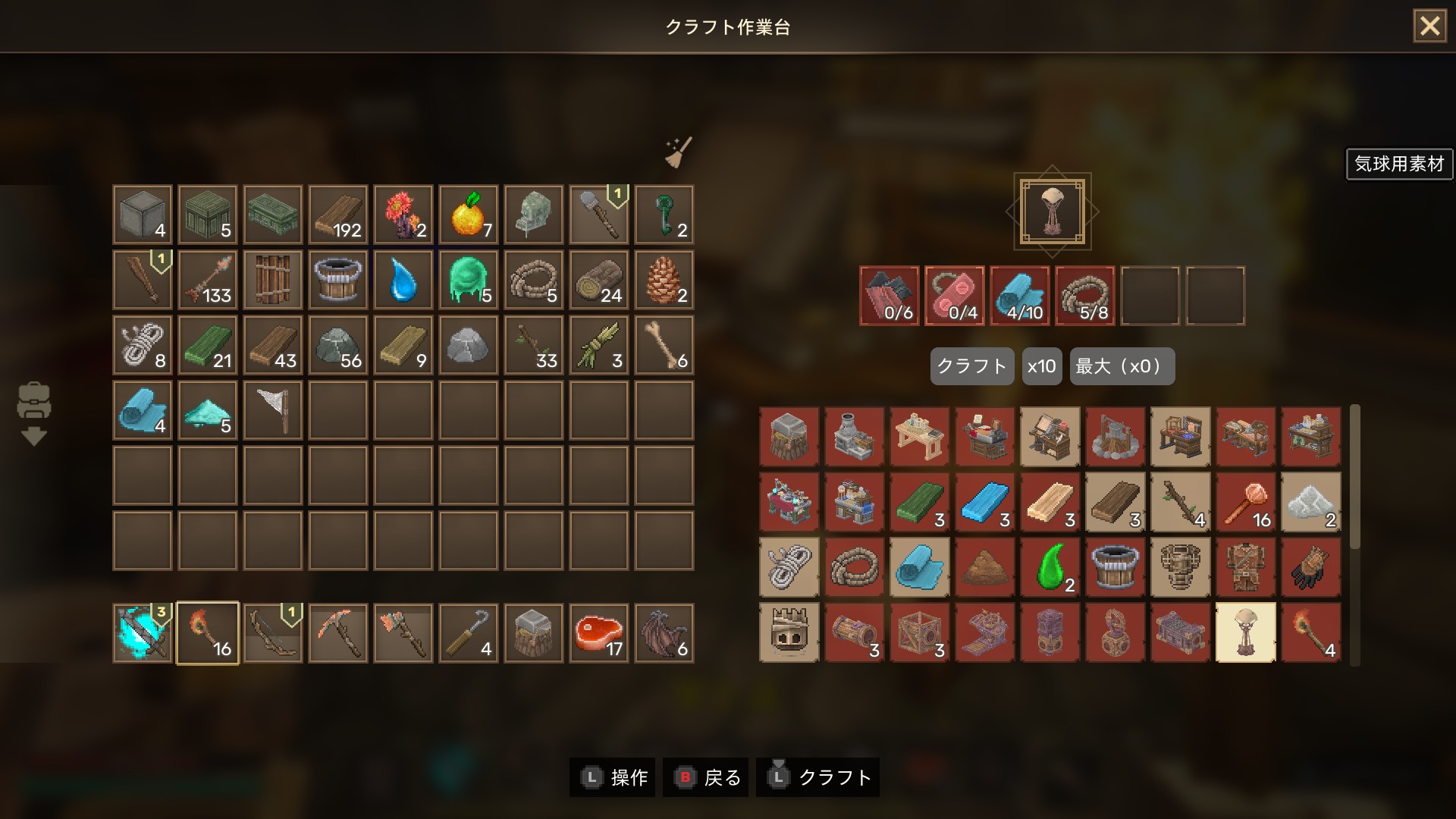
Task: Select the green slime drop recipe
Action: [x=1050, y=567]
